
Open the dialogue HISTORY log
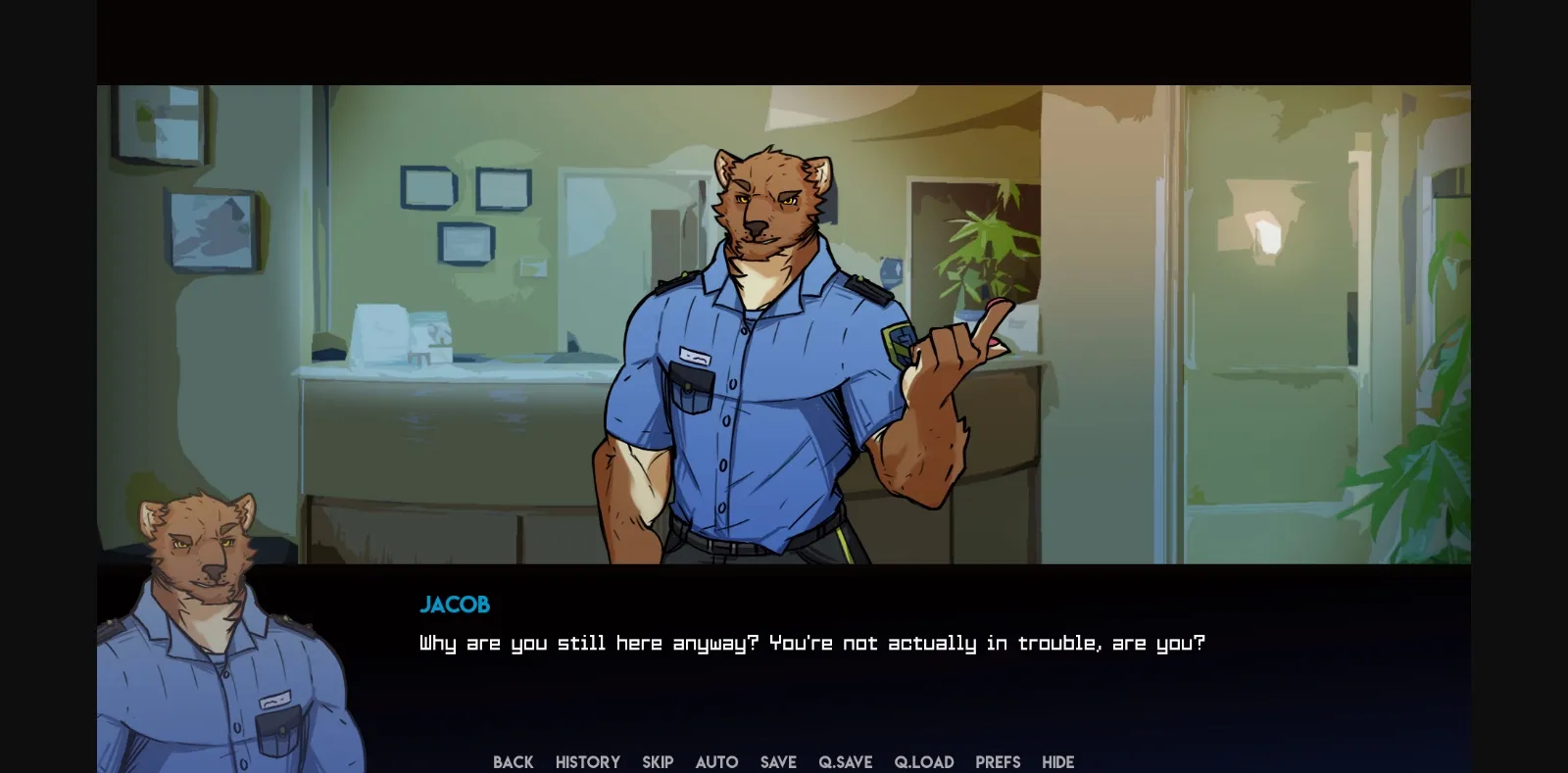587,762
